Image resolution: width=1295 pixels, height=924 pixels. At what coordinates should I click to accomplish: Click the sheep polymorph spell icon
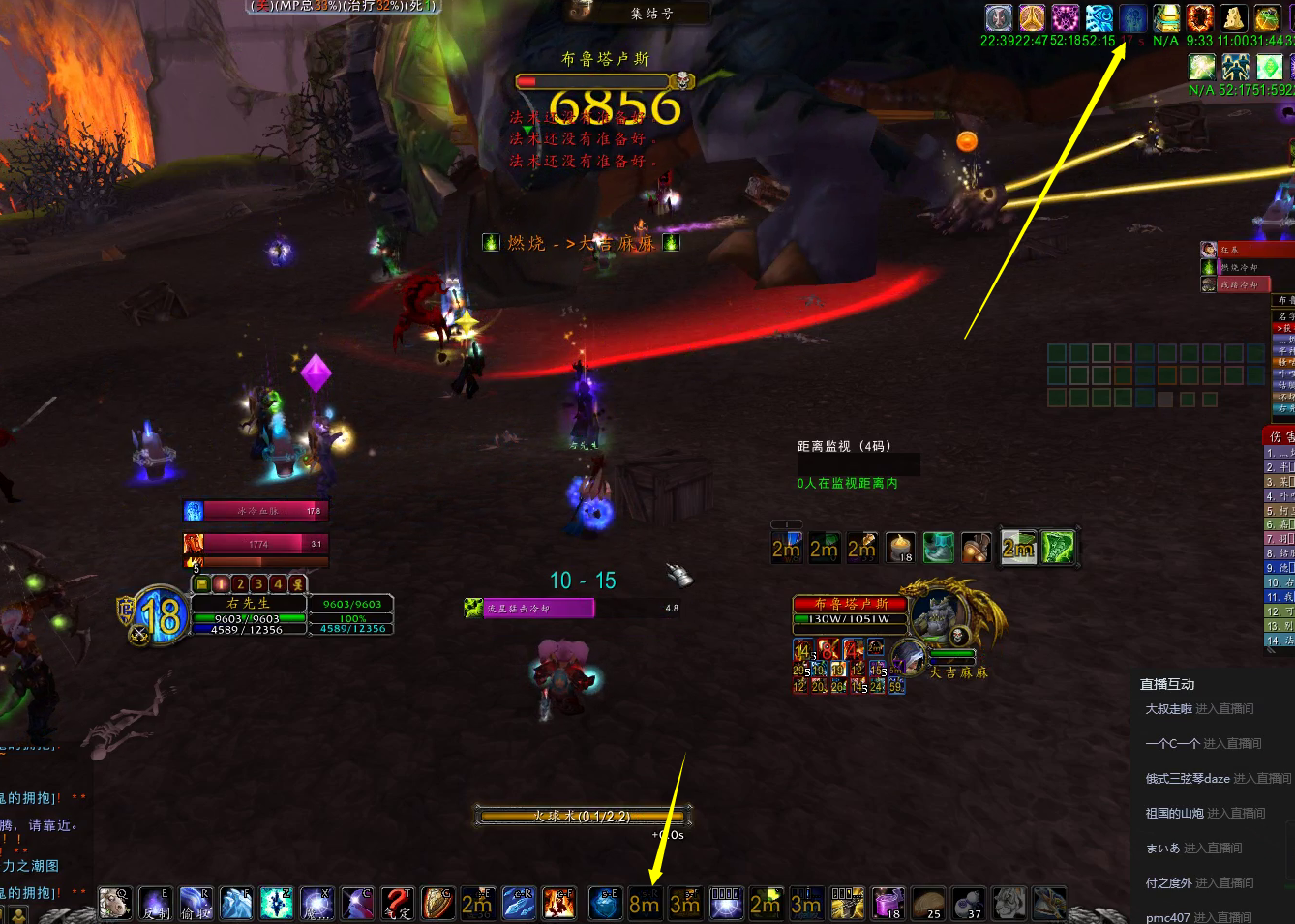pos(115,903)
